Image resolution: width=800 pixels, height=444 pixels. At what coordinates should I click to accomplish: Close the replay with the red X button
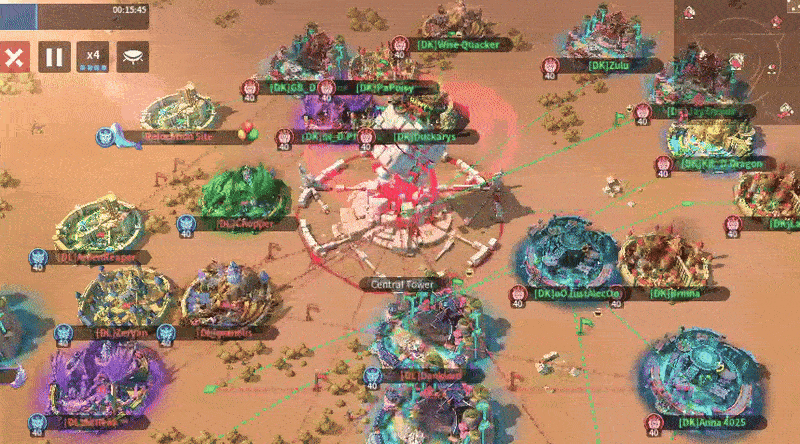point(14,56)
